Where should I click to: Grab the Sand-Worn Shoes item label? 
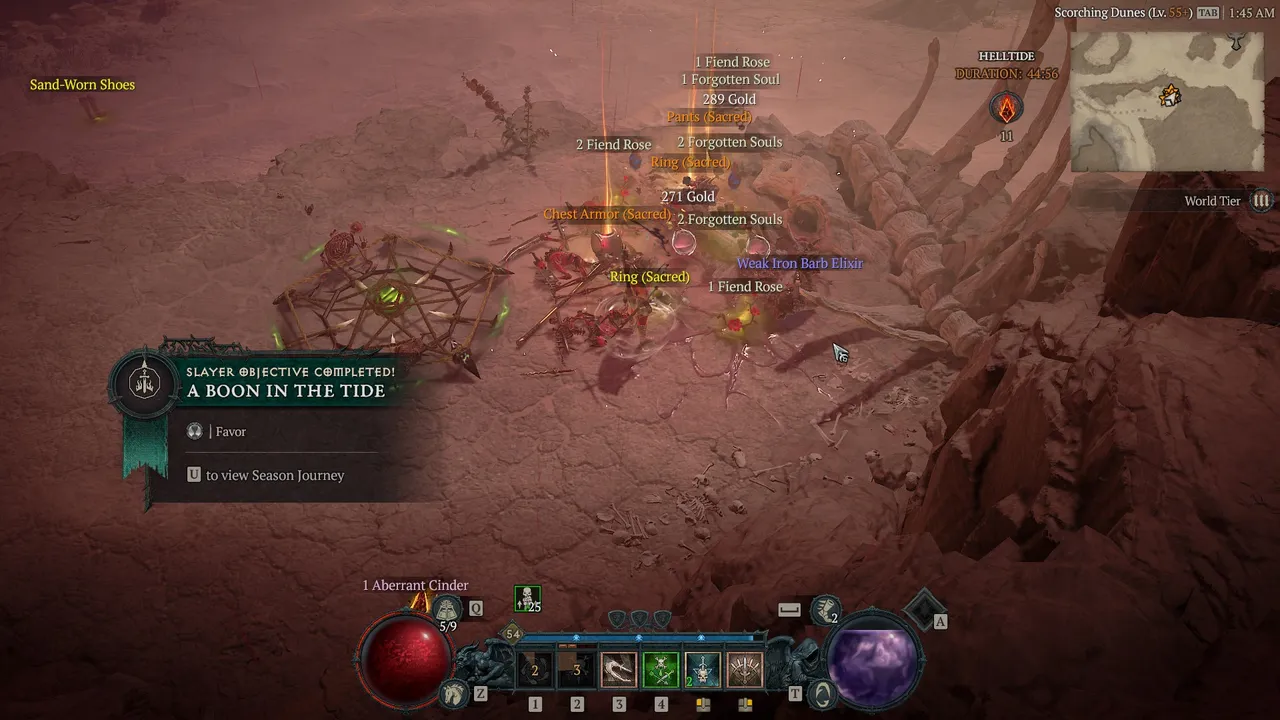(x=82, y=85)
